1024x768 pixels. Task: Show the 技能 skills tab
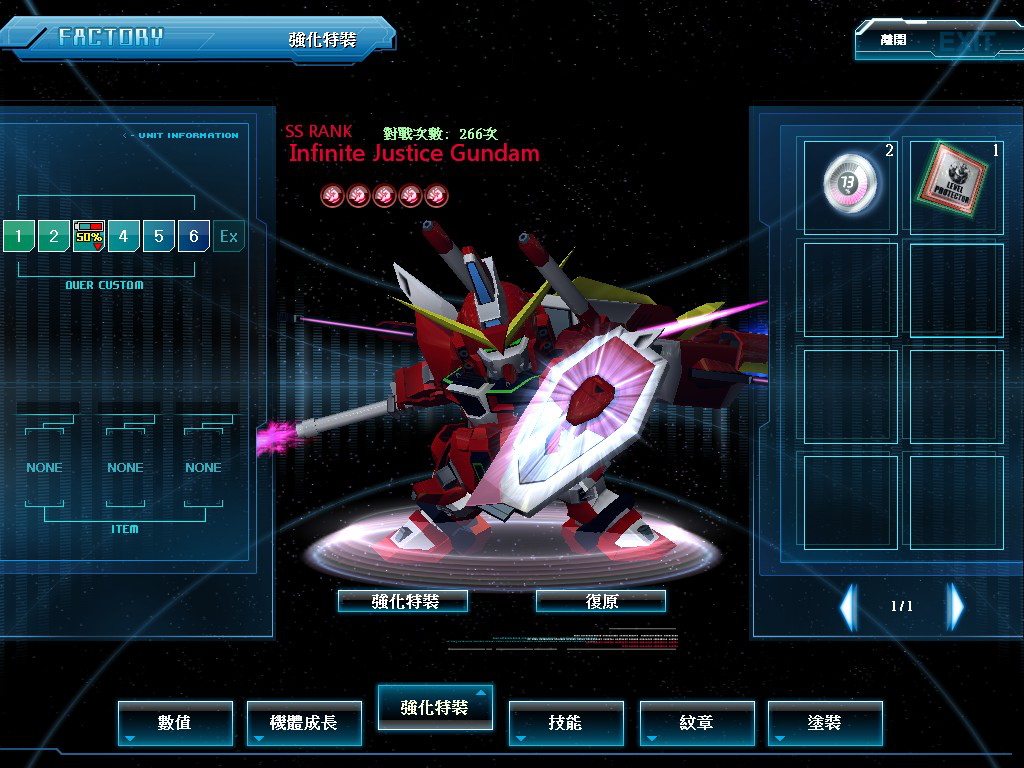pos(566,723)
